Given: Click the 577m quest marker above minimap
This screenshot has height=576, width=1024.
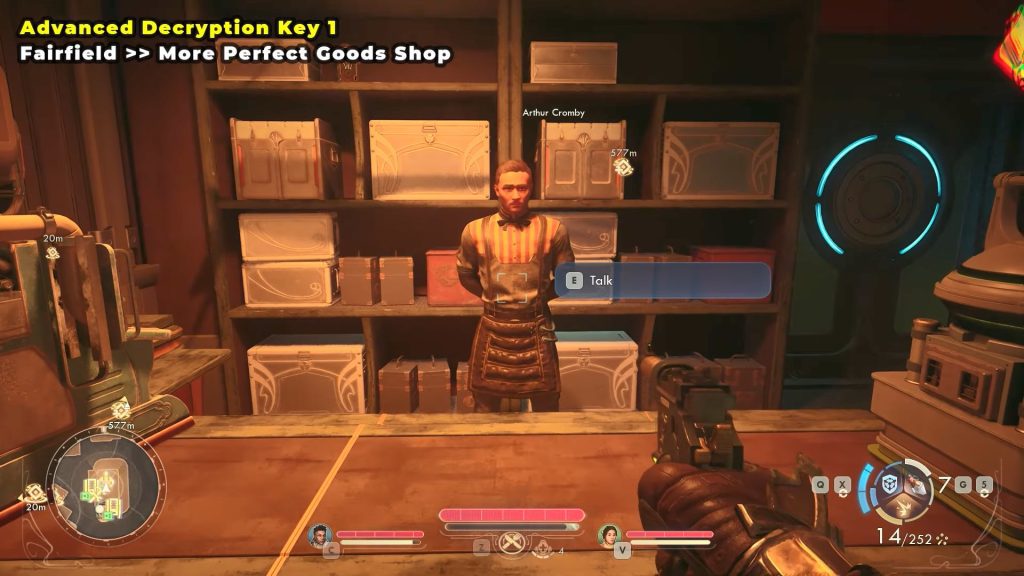Looking at the screenshot, I should [121, 409].
